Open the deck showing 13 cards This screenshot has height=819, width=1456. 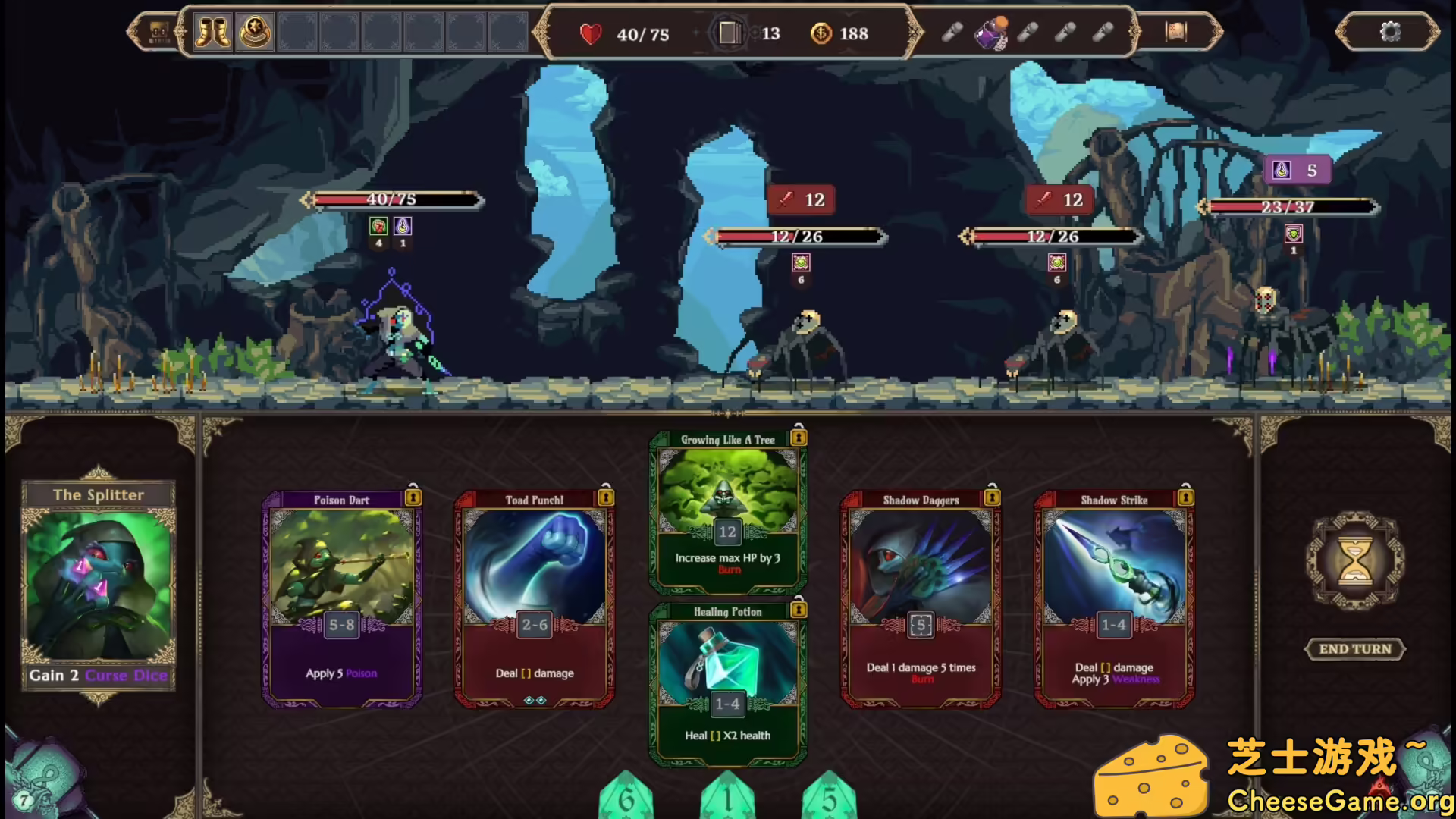(730, 33)
